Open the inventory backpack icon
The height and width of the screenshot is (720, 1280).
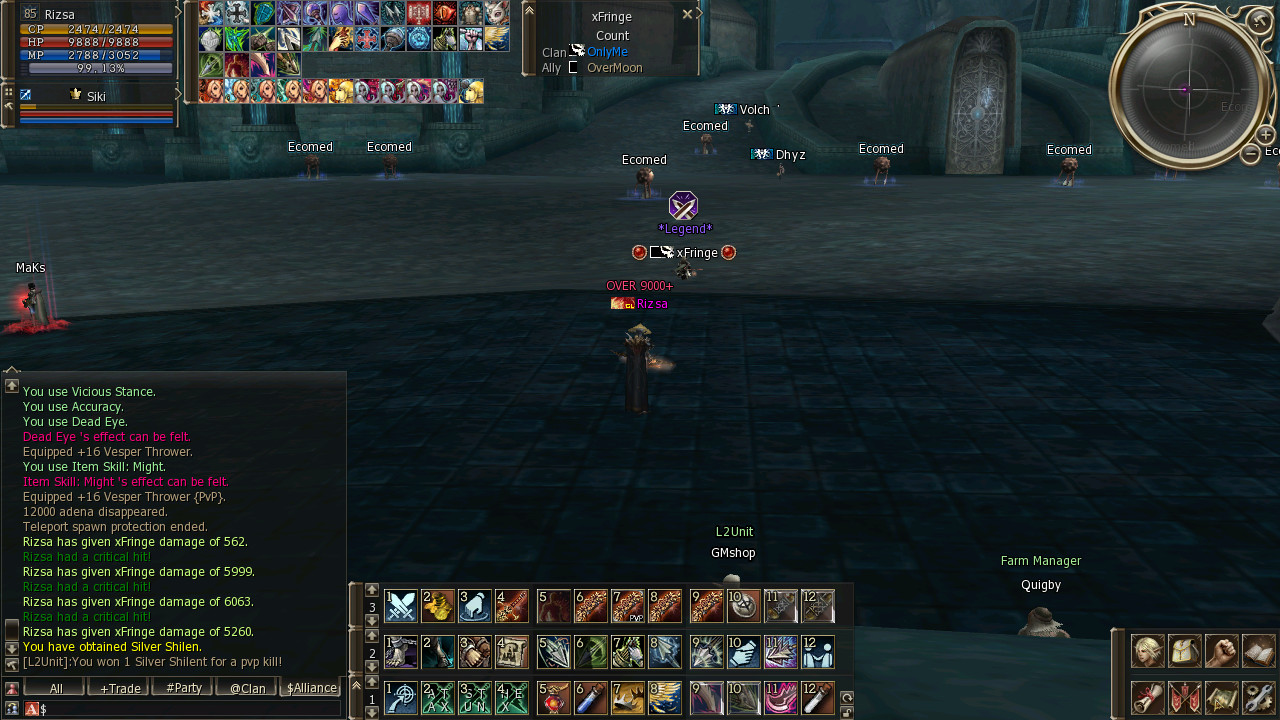coord(1185,651)
